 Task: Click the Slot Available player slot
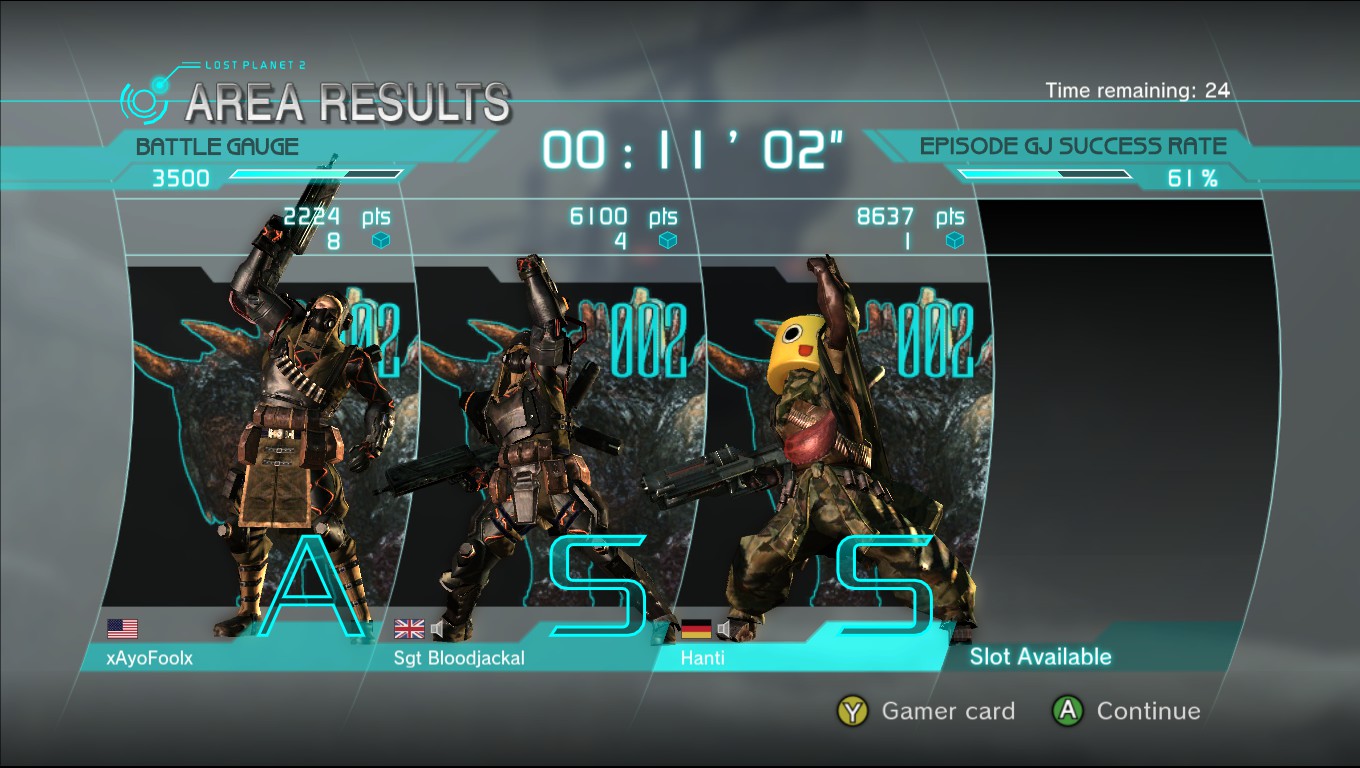(x=1040, y=657)
